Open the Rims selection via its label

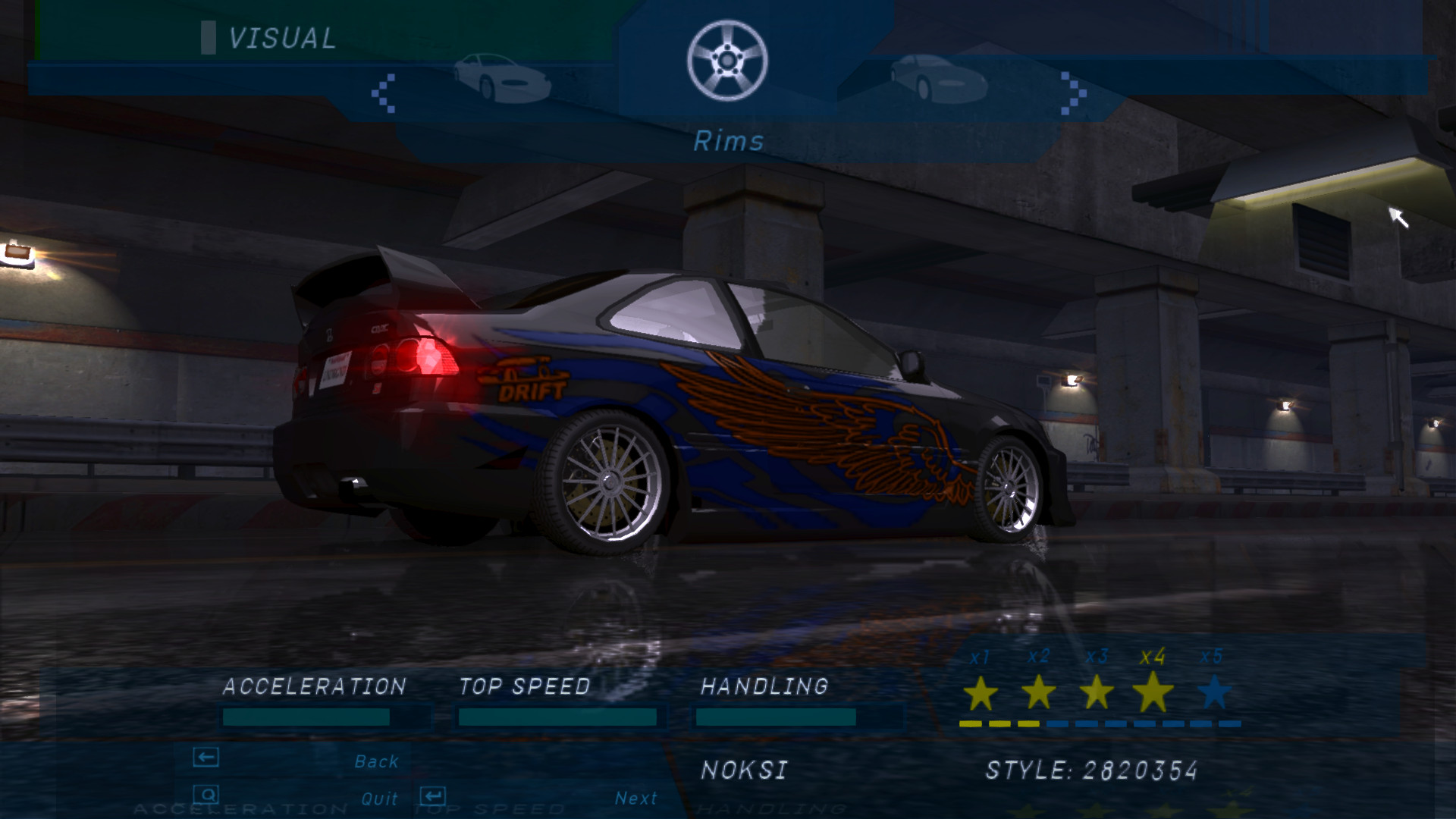pyautogui.click(x=730, y=140)
